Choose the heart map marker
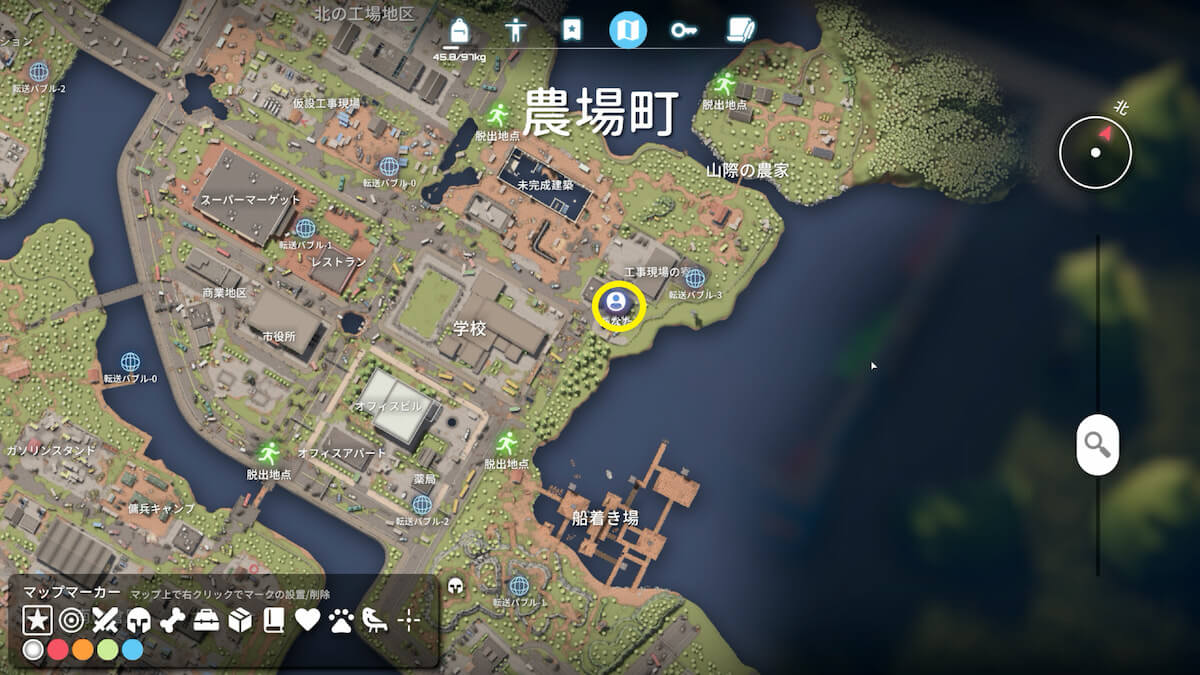The height and width of the screenshot is (675, 1200). (x=307, y=620)
